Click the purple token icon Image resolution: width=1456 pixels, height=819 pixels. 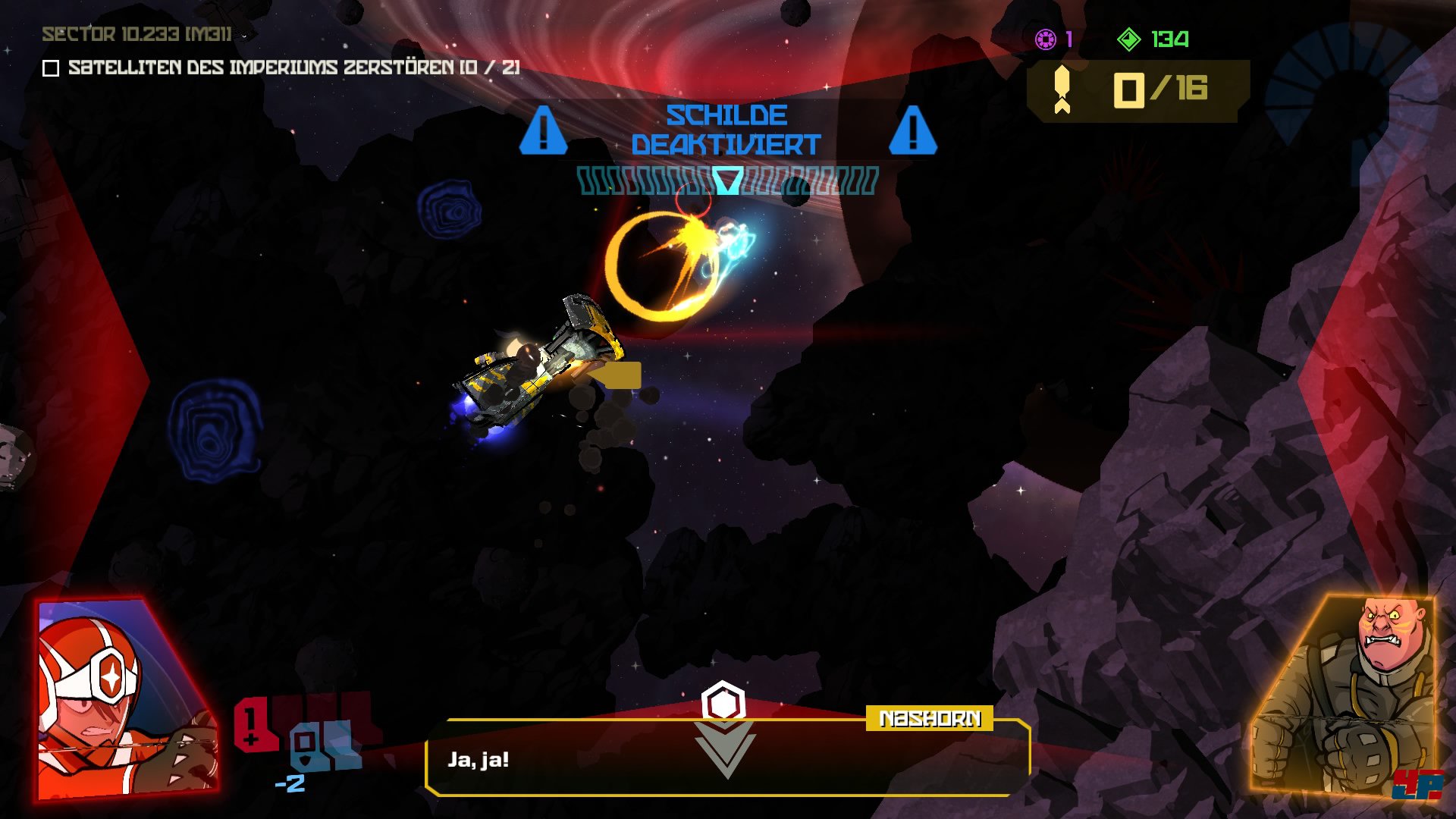coord(1046,39)
